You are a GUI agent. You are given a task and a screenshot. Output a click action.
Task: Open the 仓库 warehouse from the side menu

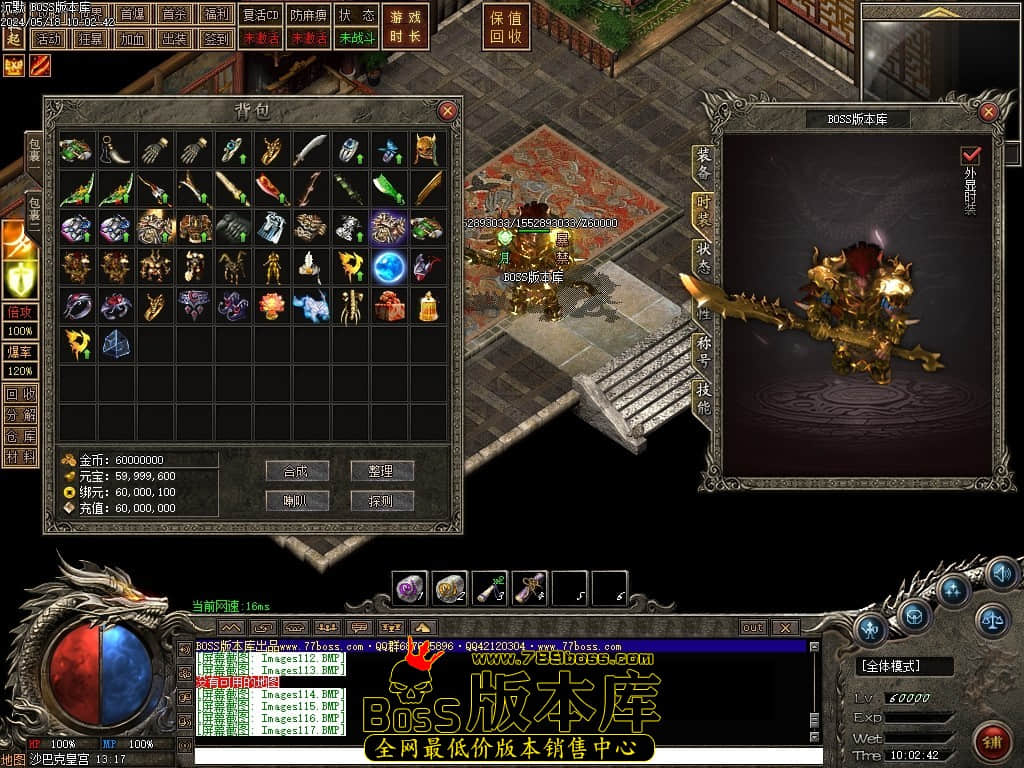(x=20, y=435)
